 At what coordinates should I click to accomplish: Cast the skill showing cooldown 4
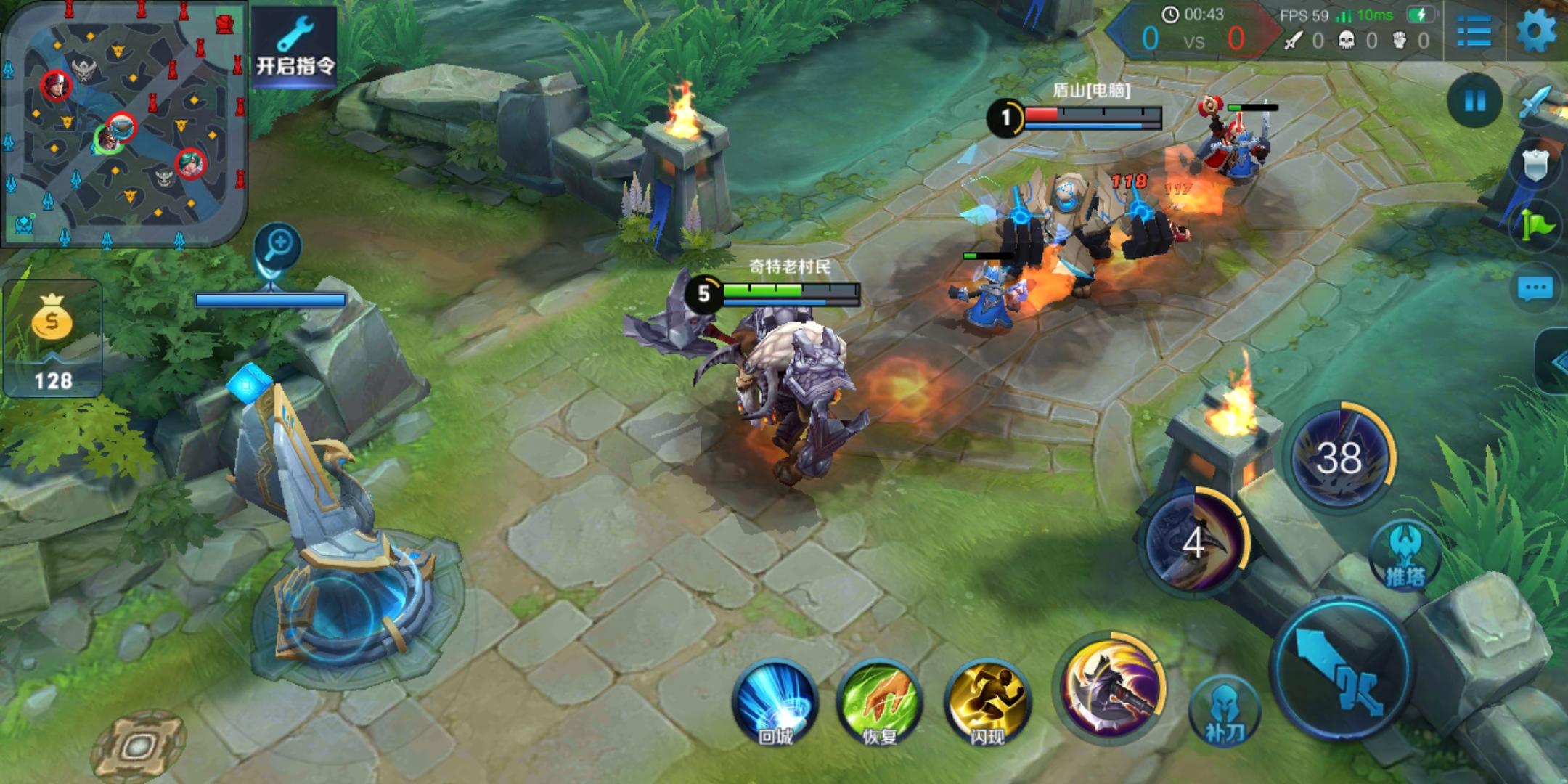1194,541
